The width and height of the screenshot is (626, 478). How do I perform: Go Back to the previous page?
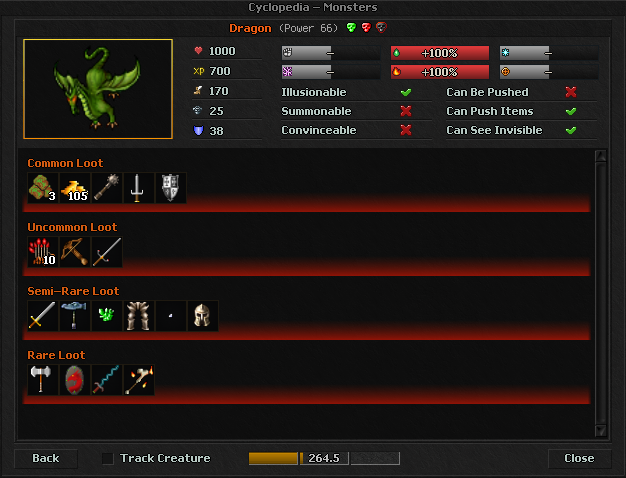click(x=46, y=458)
